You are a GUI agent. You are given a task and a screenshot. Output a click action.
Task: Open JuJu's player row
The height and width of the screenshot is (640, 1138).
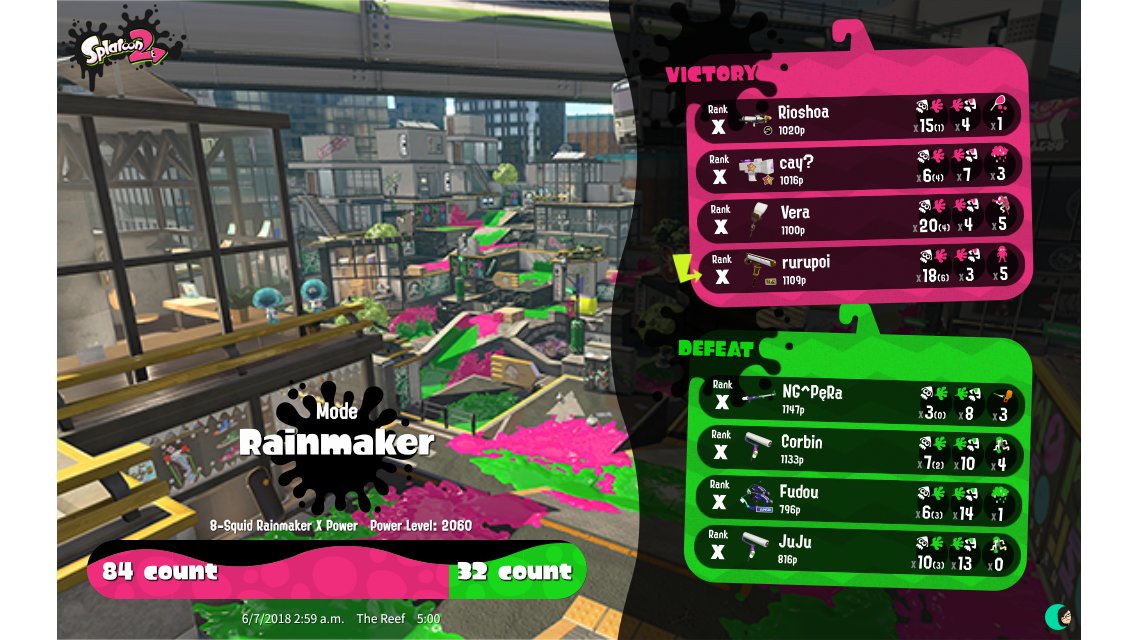(x=858, y=549)
